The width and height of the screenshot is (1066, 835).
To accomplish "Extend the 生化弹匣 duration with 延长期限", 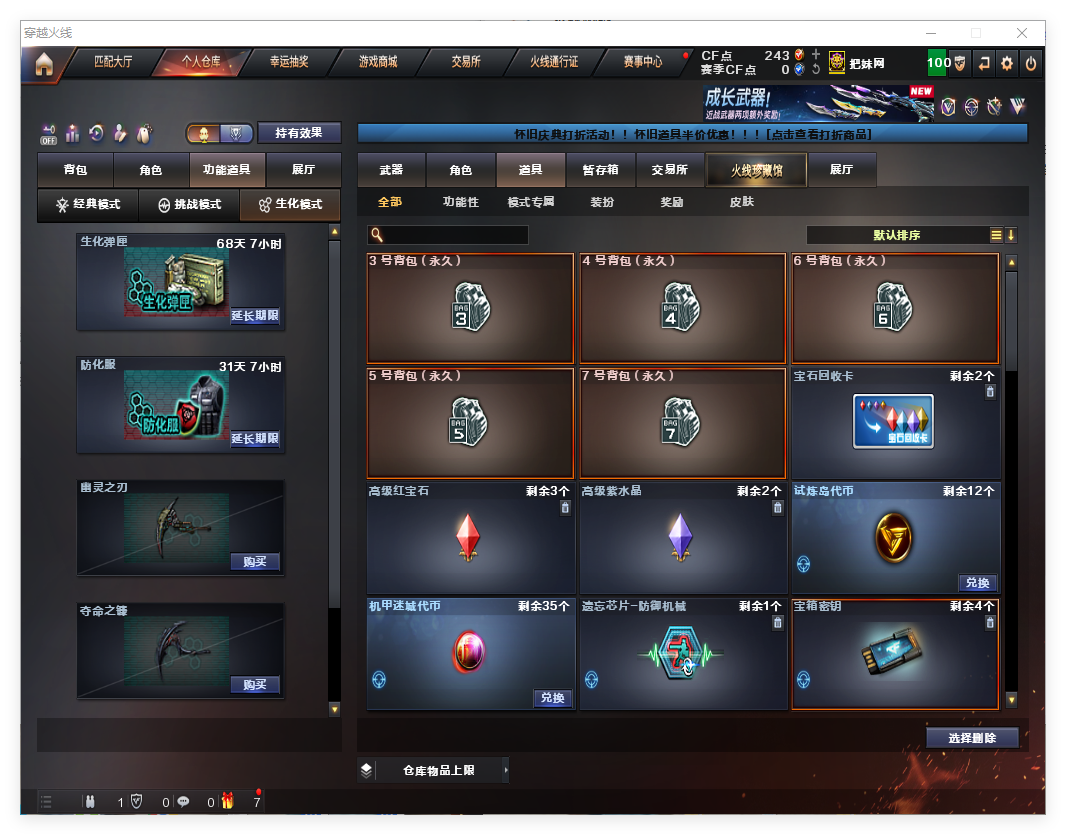I will 255,316.
